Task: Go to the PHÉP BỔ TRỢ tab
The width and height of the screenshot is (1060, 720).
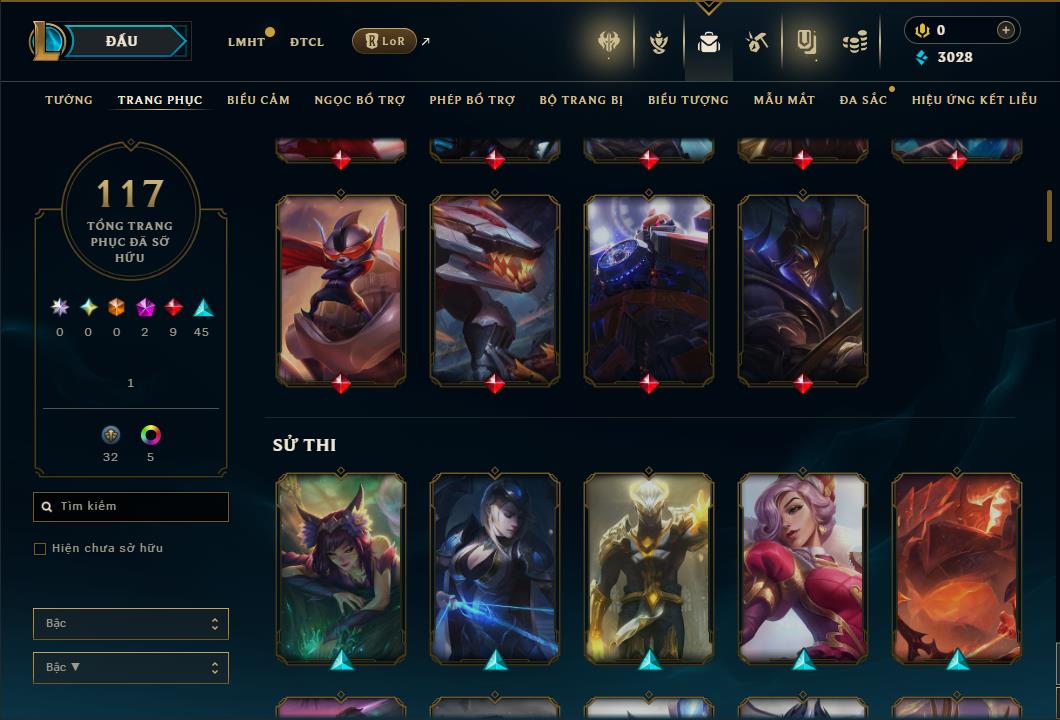Action: [472, 100]
